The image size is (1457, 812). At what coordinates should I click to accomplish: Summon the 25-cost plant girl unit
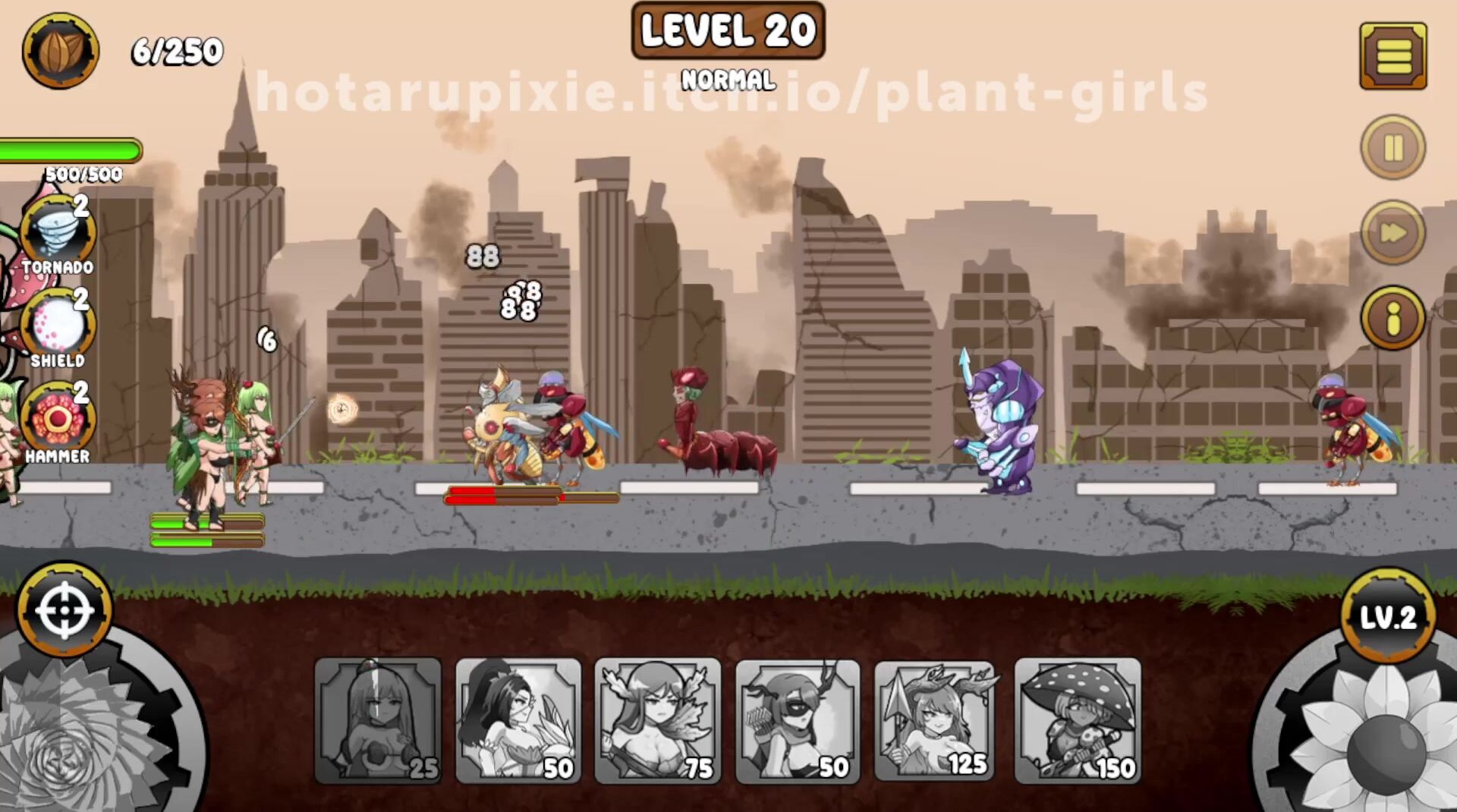pyautogui.click(x=378, y=720)
